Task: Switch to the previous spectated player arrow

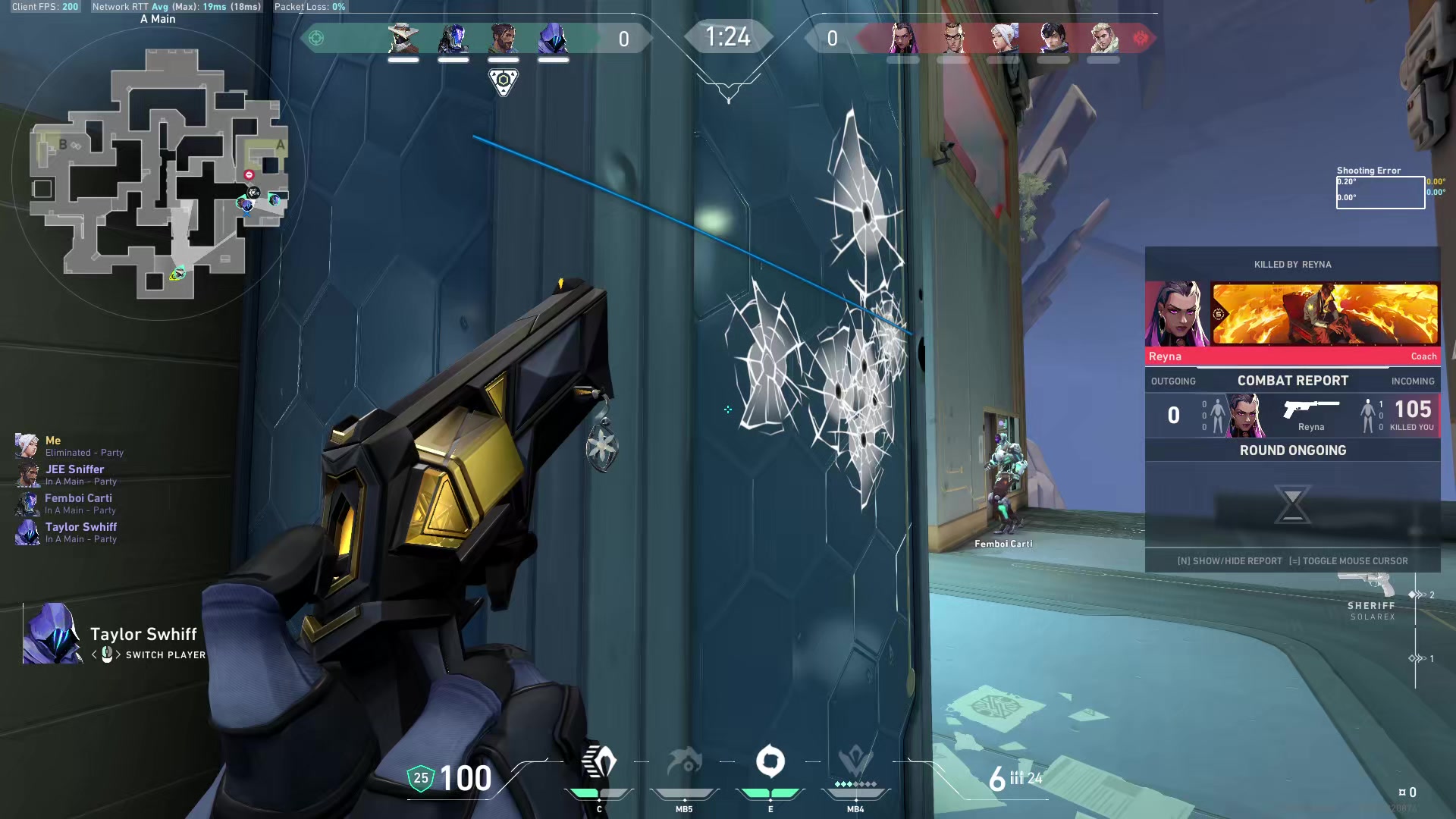Action: tap(95, 654)
